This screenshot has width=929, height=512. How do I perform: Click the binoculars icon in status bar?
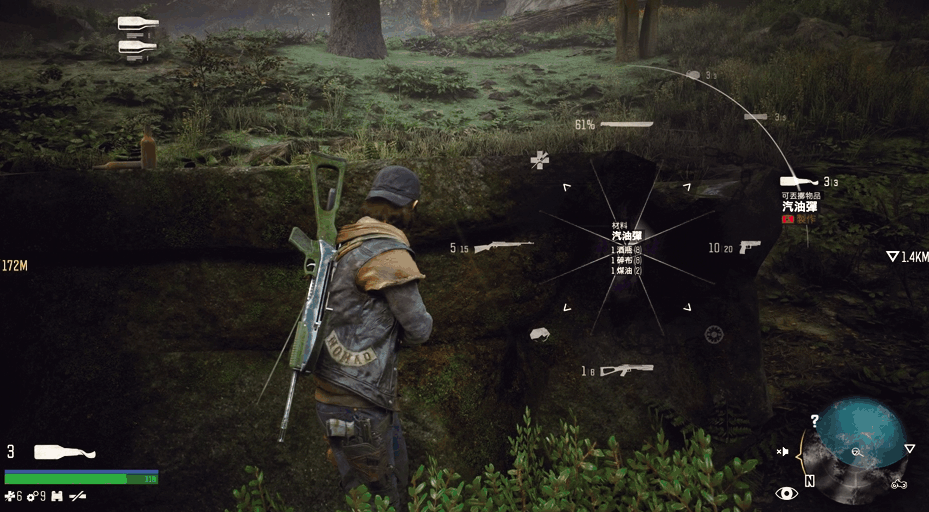(57, 496)
